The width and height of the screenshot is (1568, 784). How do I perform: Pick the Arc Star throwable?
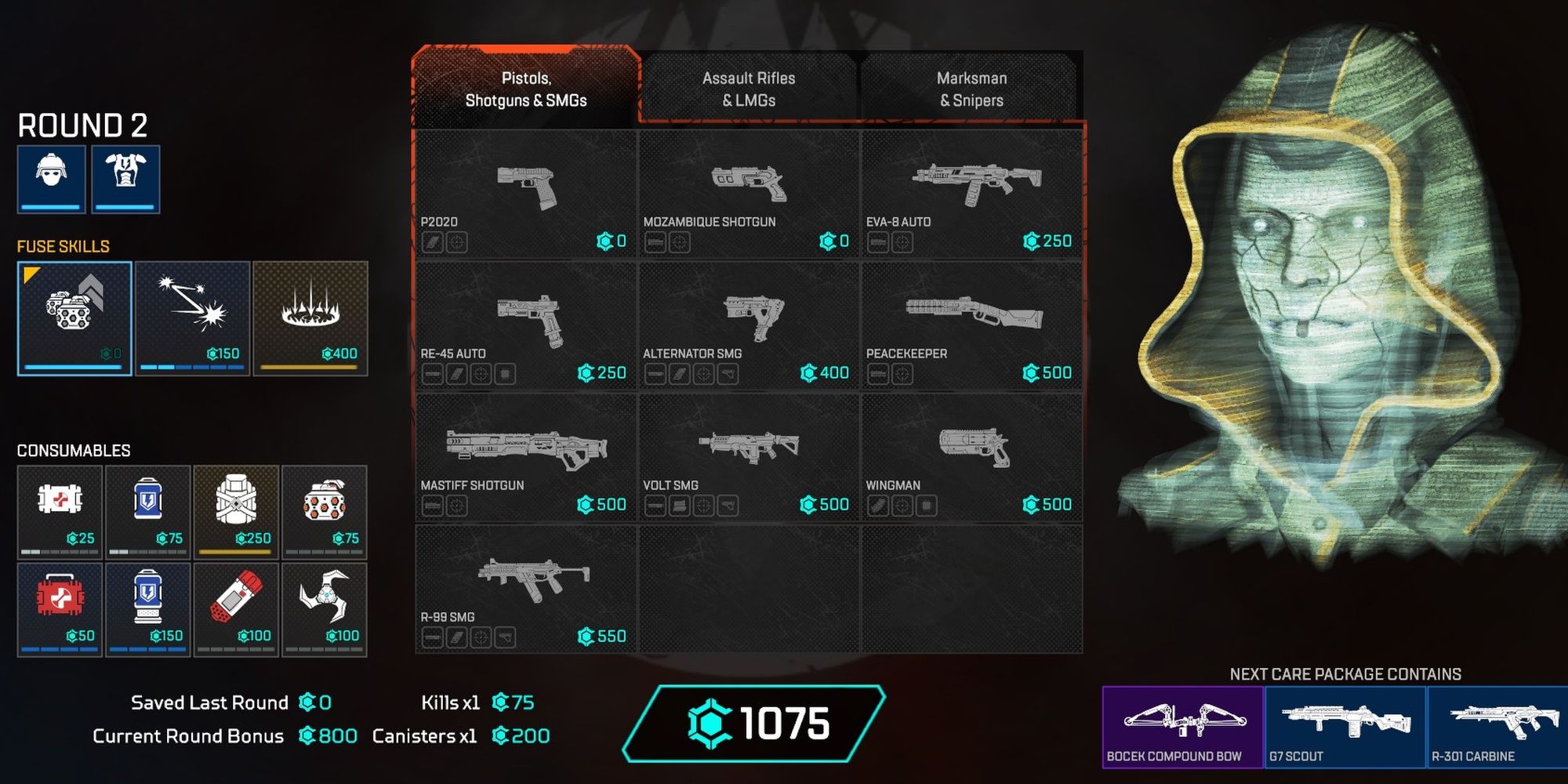tap(325, 608)
